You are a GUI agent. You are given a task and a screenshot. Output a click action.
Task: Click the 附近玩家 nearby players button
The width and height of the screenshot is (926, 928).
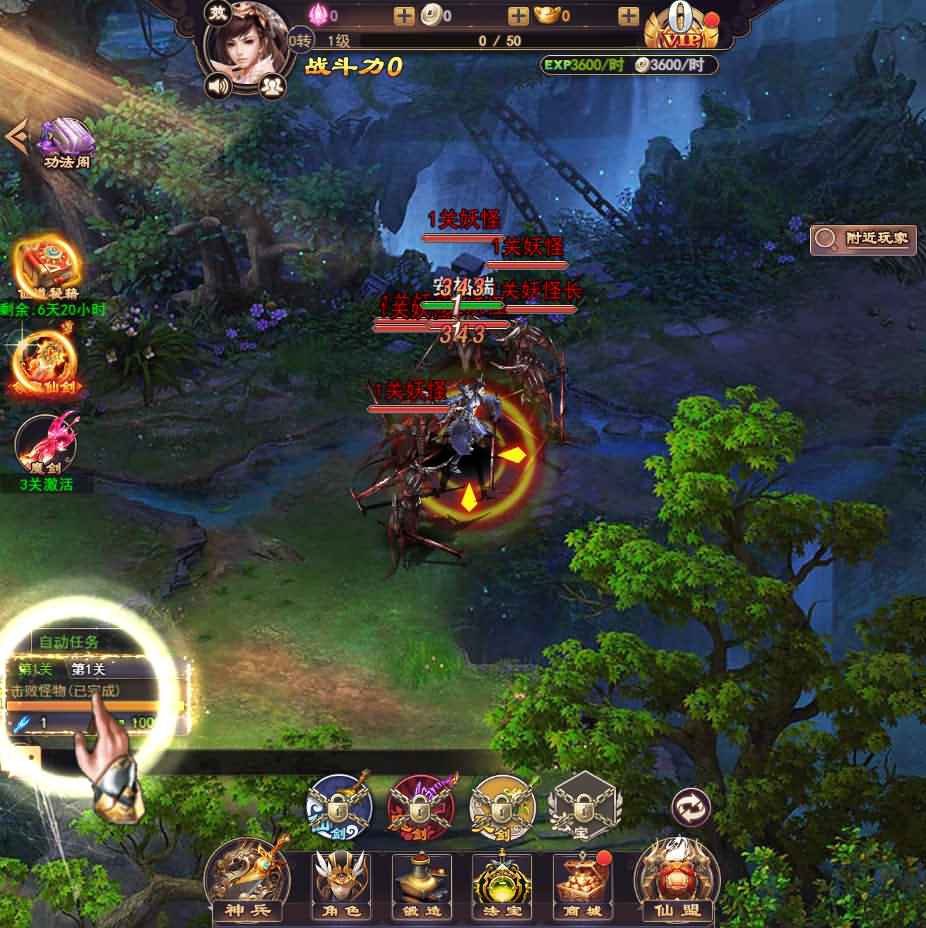pyautogui.click(x=865, y=238)
